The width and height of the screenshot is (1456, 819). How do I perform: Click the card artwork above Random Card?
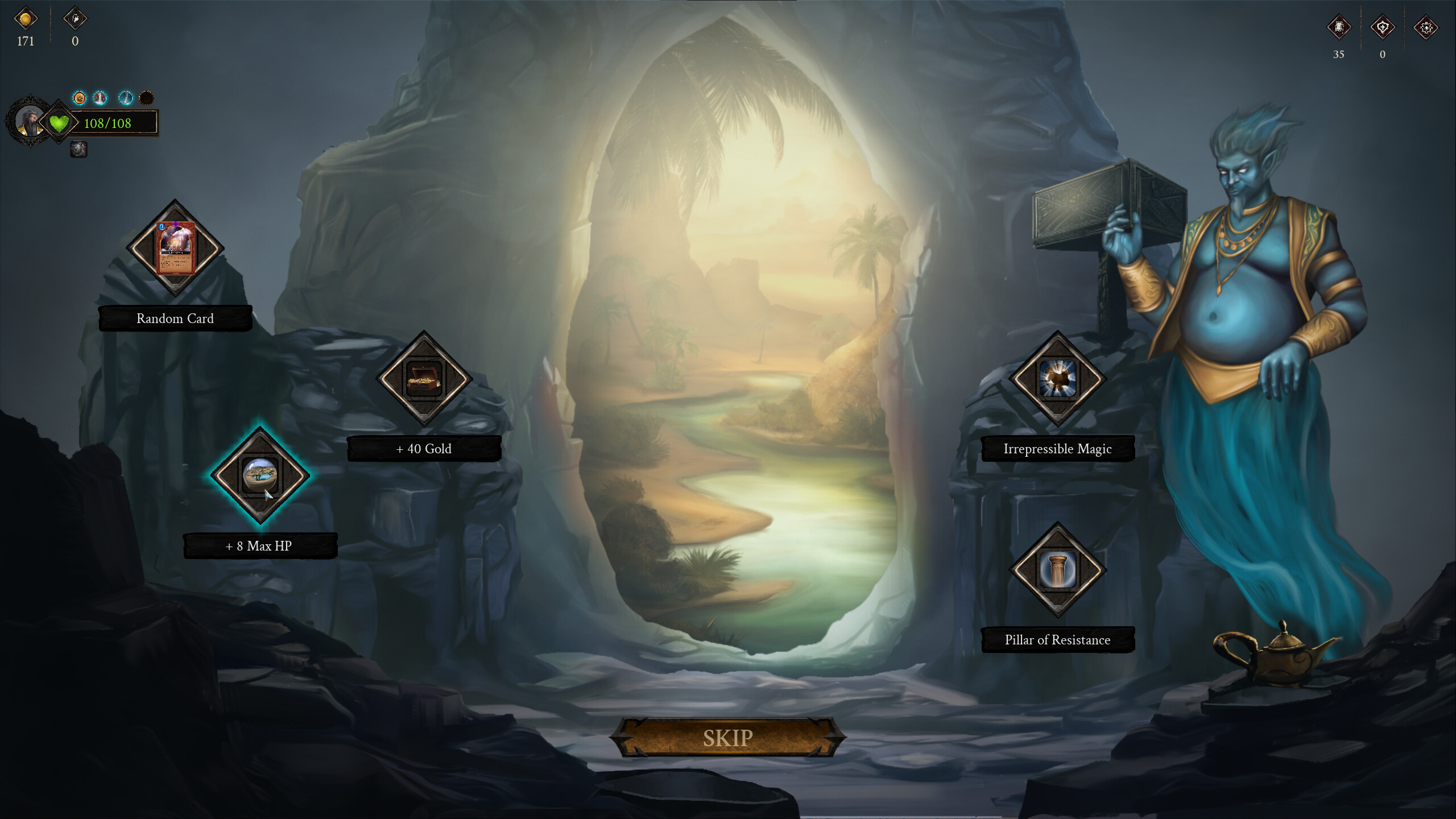[175, 249]
